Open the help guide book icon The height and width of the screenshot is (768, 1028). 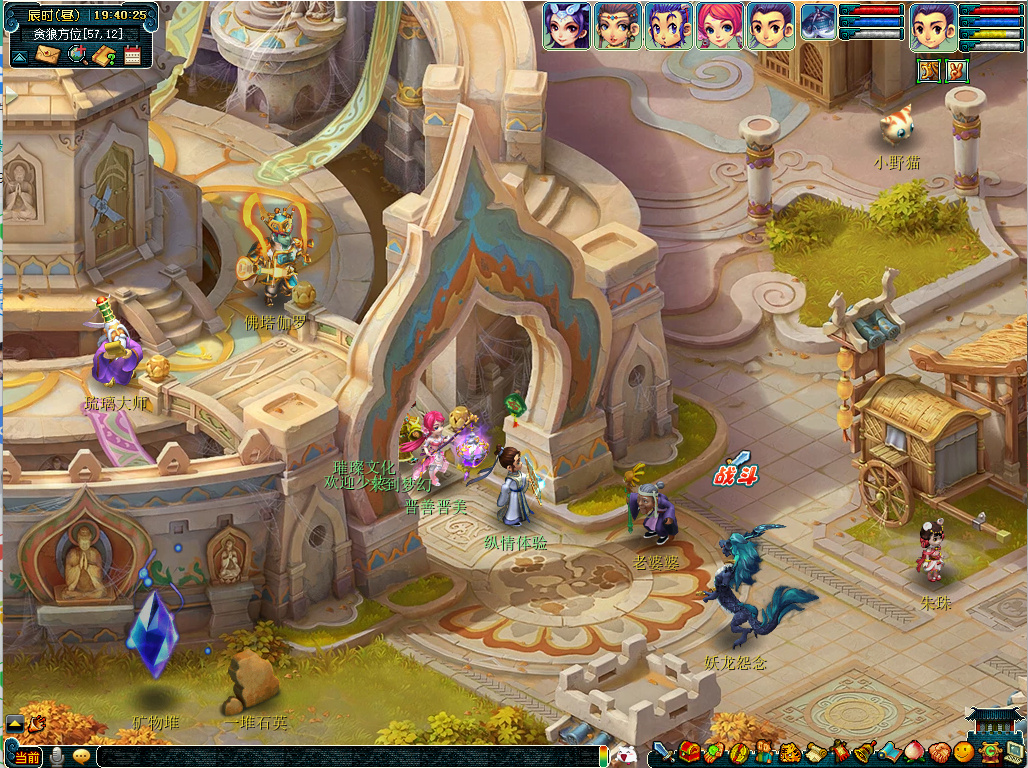tap(103, 56)
